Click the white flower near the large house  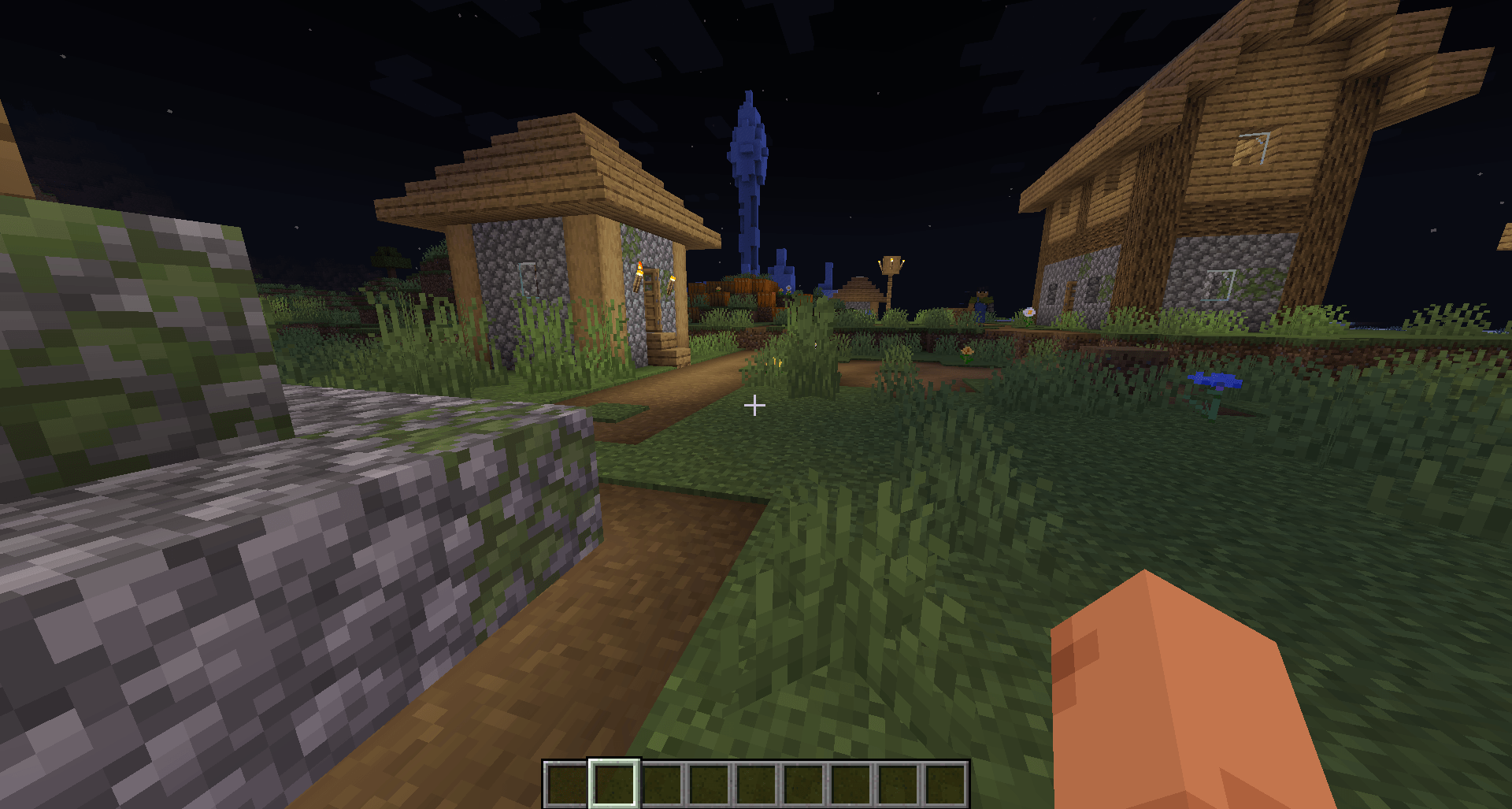point(1028,313)
